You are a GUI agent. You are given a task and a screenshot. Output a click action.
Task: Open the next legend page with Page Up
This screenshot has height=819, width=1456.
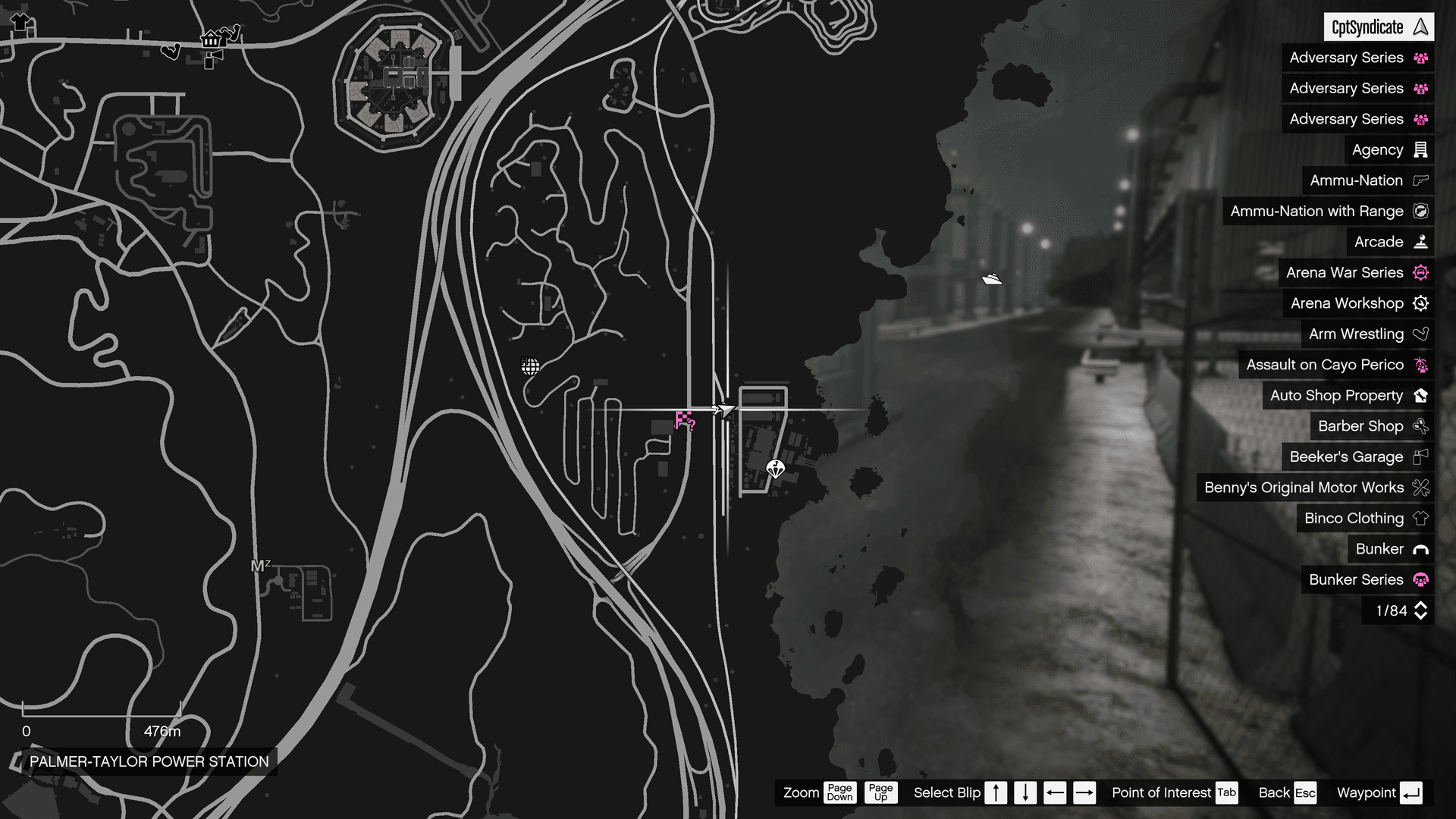click(x=880, y=792)
